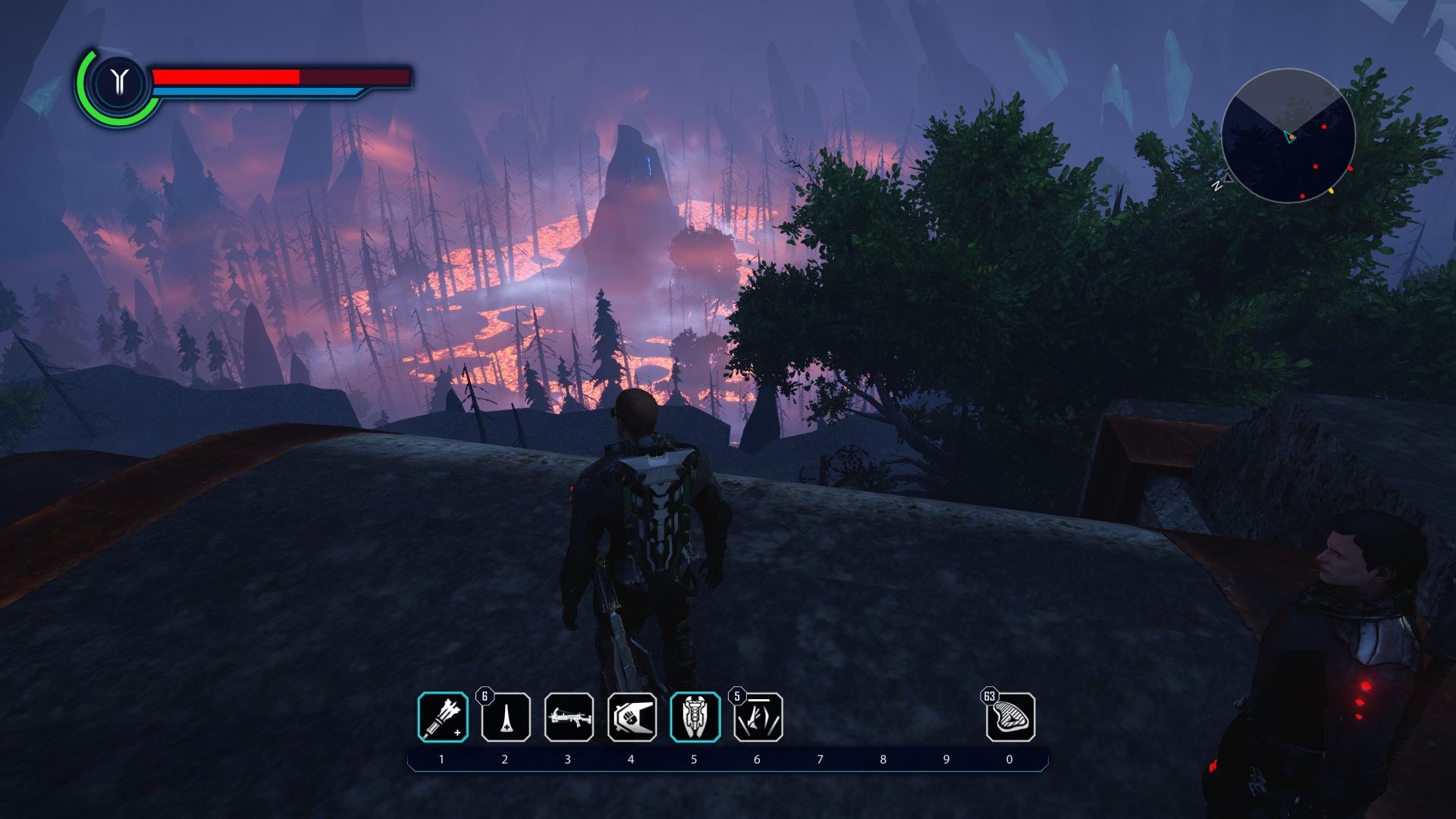Use the healing potion in the hotbar

point(506,717)
